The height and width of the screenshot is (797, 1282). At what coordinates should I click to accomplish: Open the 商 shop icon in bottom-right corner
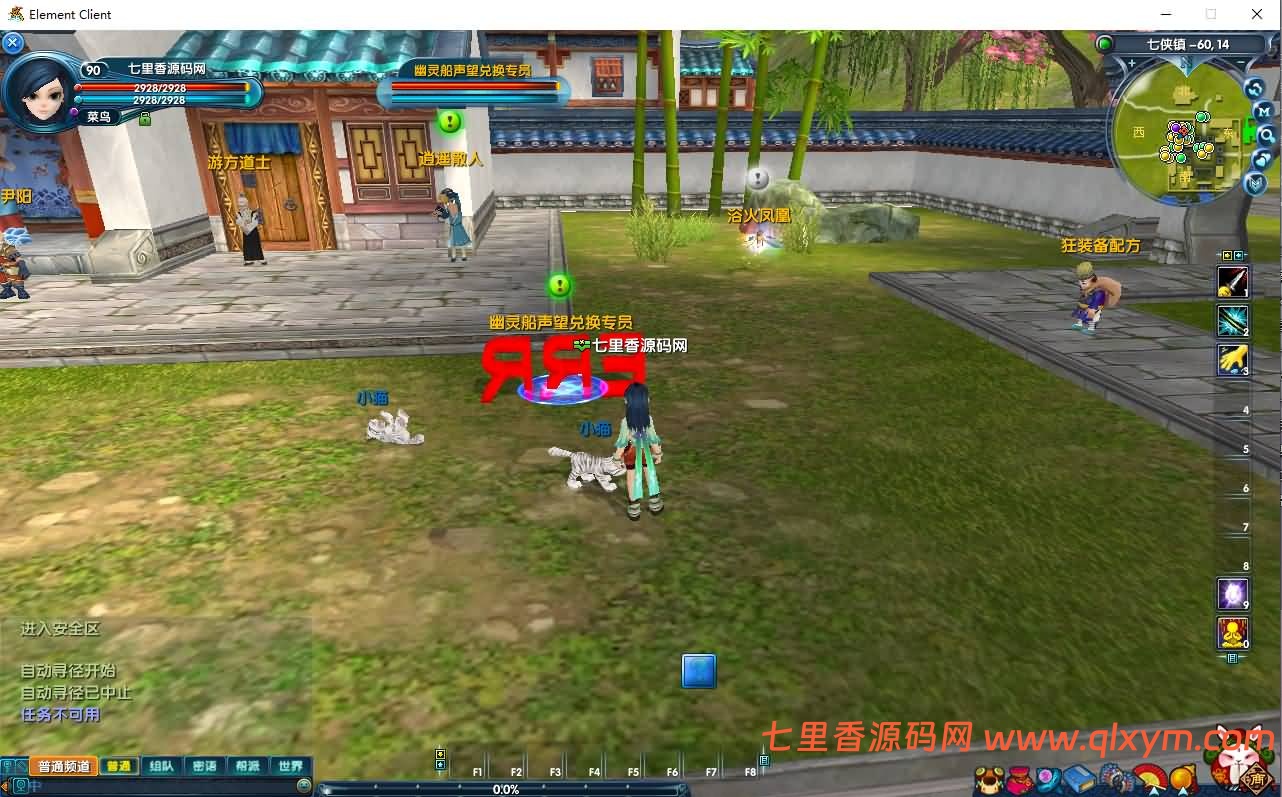(x=1256, y=780)
